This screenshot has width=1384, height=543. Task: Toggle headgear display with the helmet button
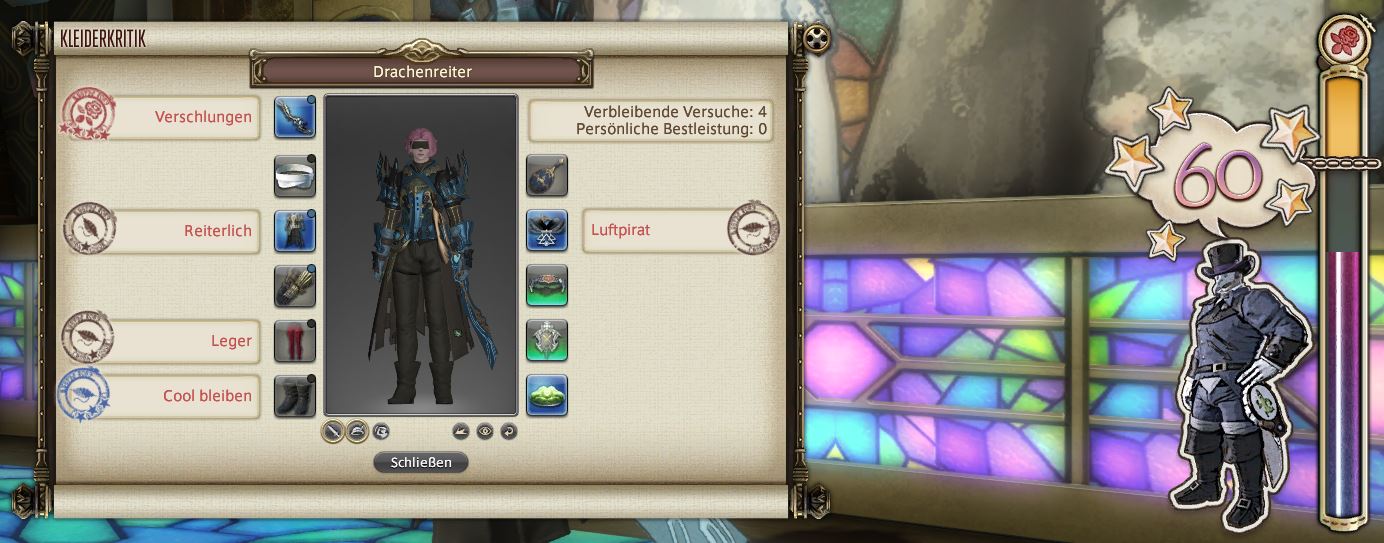[x=357, y=432]
